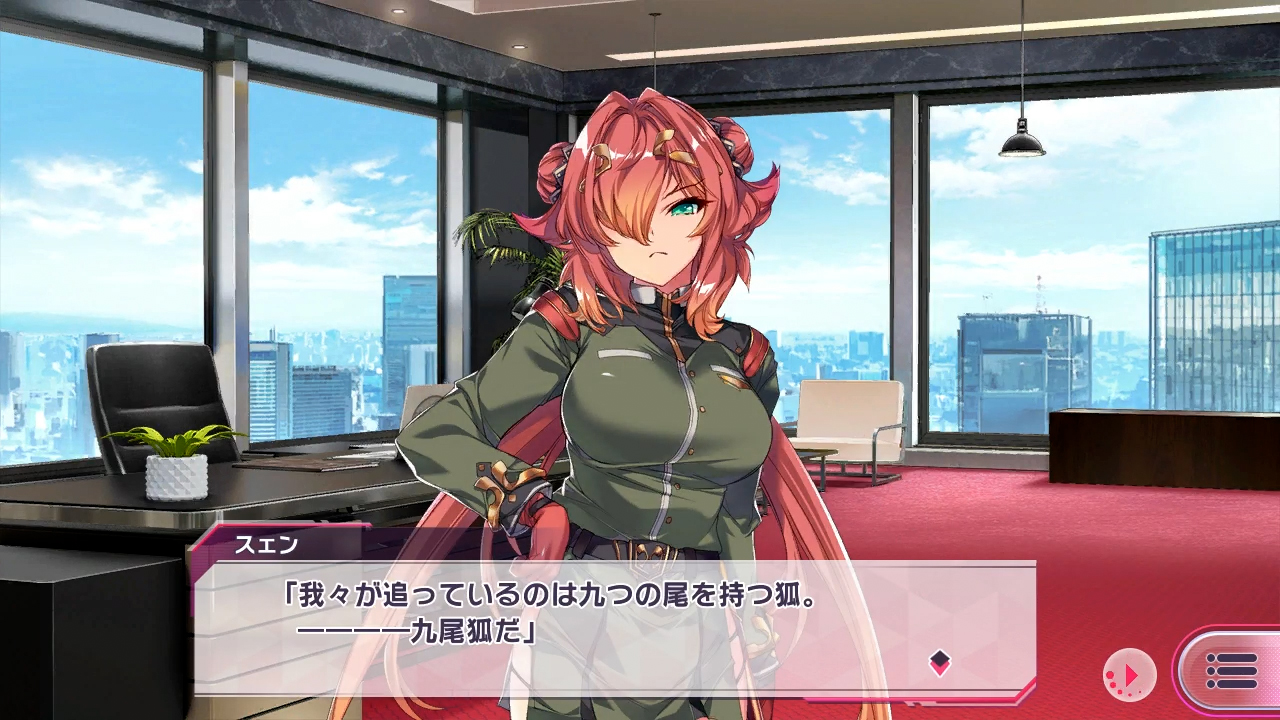Viewport: 1280px width, 720px height.
Task: Click the diamond advance-text indicator
Action: [x=939, y=660]
